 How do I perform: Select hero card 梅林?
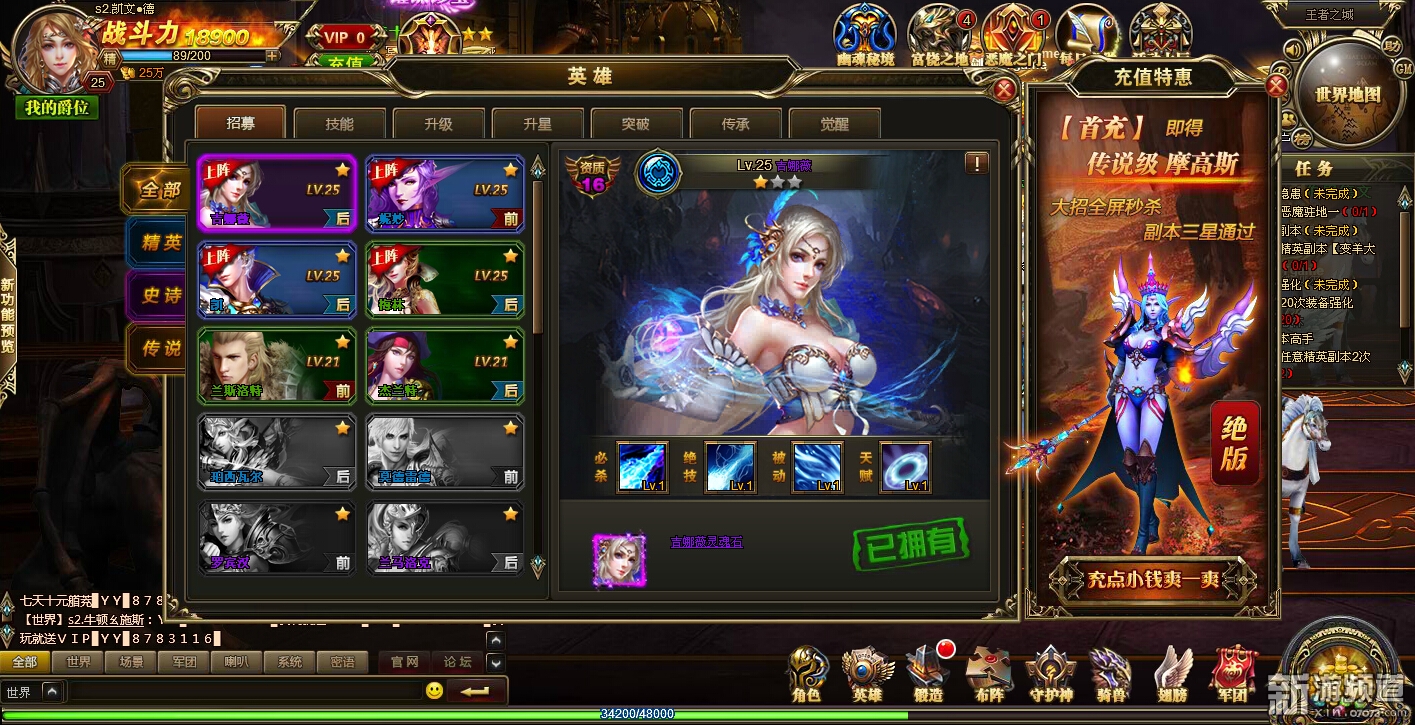(445, 280)
